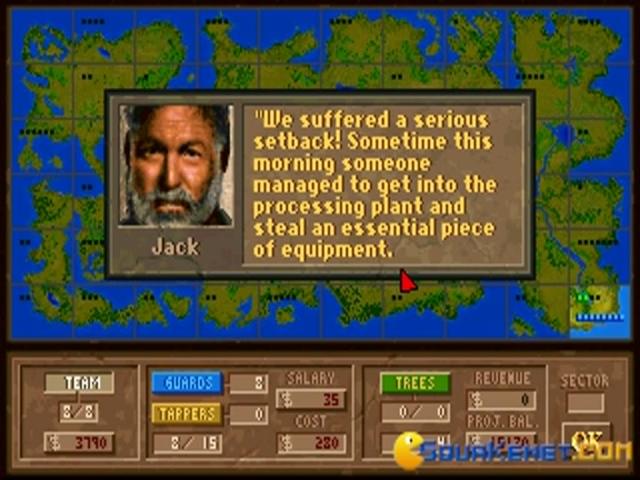The height and width of the screenshot is (480, 640).
Task: Click Jack's portrait in the dialogue box
Action: 176,165
